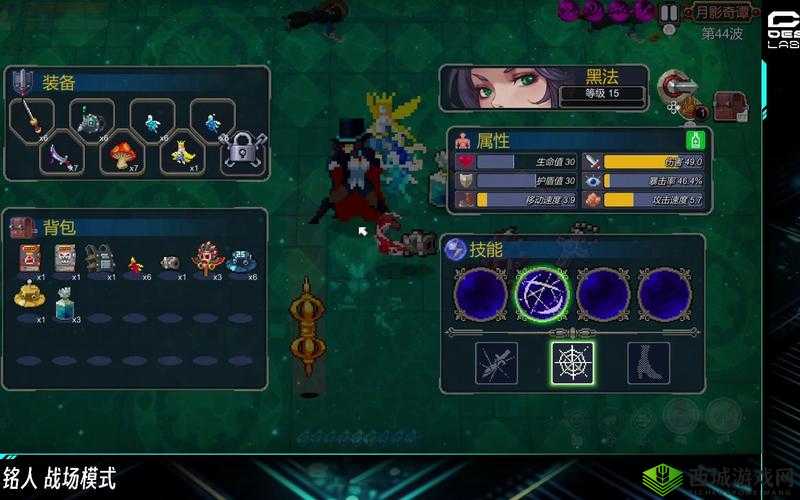
Task: Pick the golden pot in the backpack
Action: click(29, 296)
